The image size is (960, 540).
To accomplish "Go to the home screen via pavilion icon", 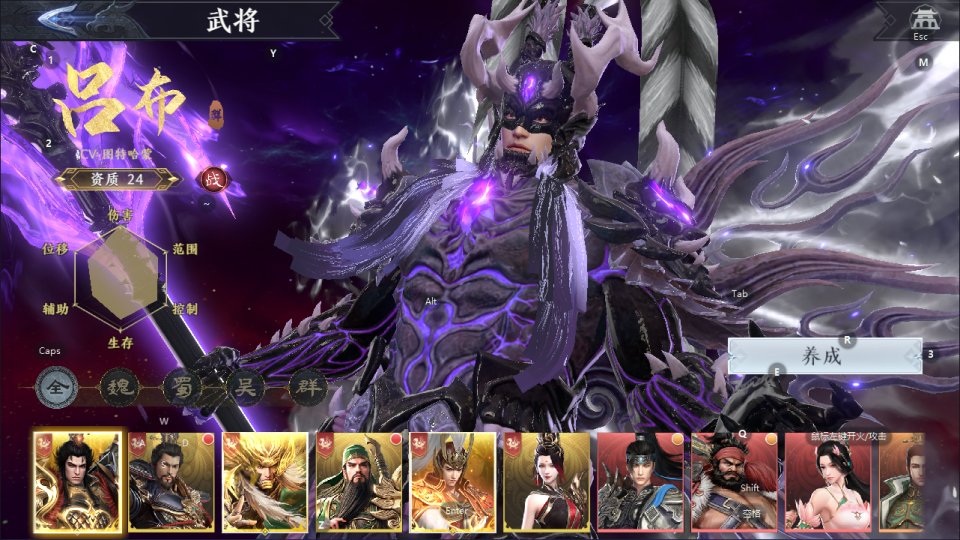I will [x=921, y=19].
